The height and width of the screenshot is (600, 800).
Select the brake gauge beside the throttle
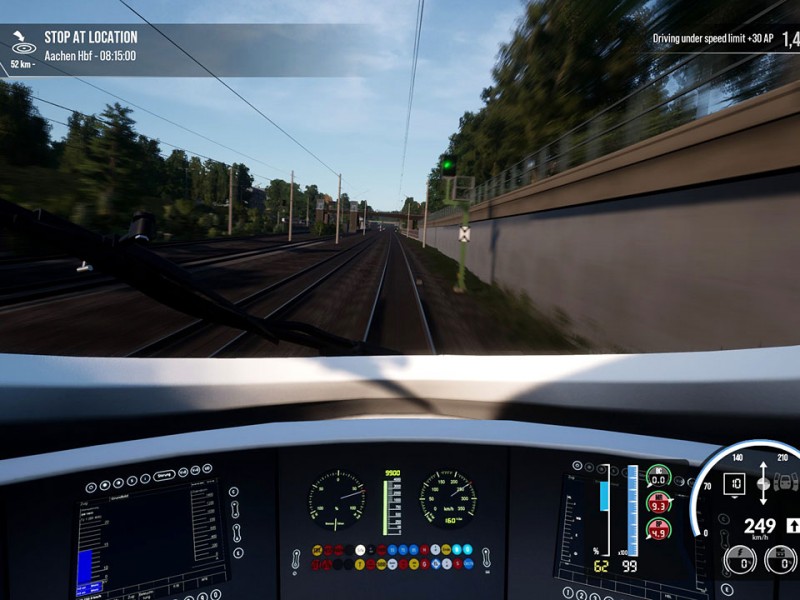pos(780,560)
